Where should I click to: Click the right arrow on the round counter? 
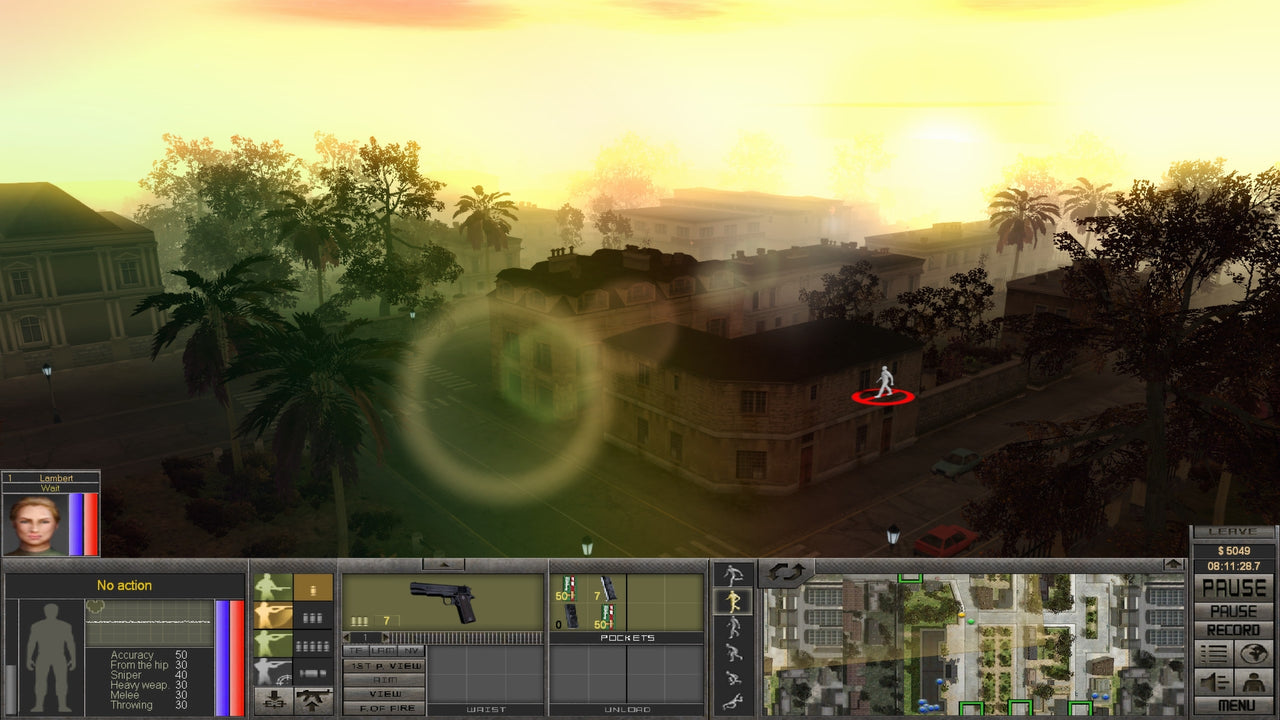[385, 637]
